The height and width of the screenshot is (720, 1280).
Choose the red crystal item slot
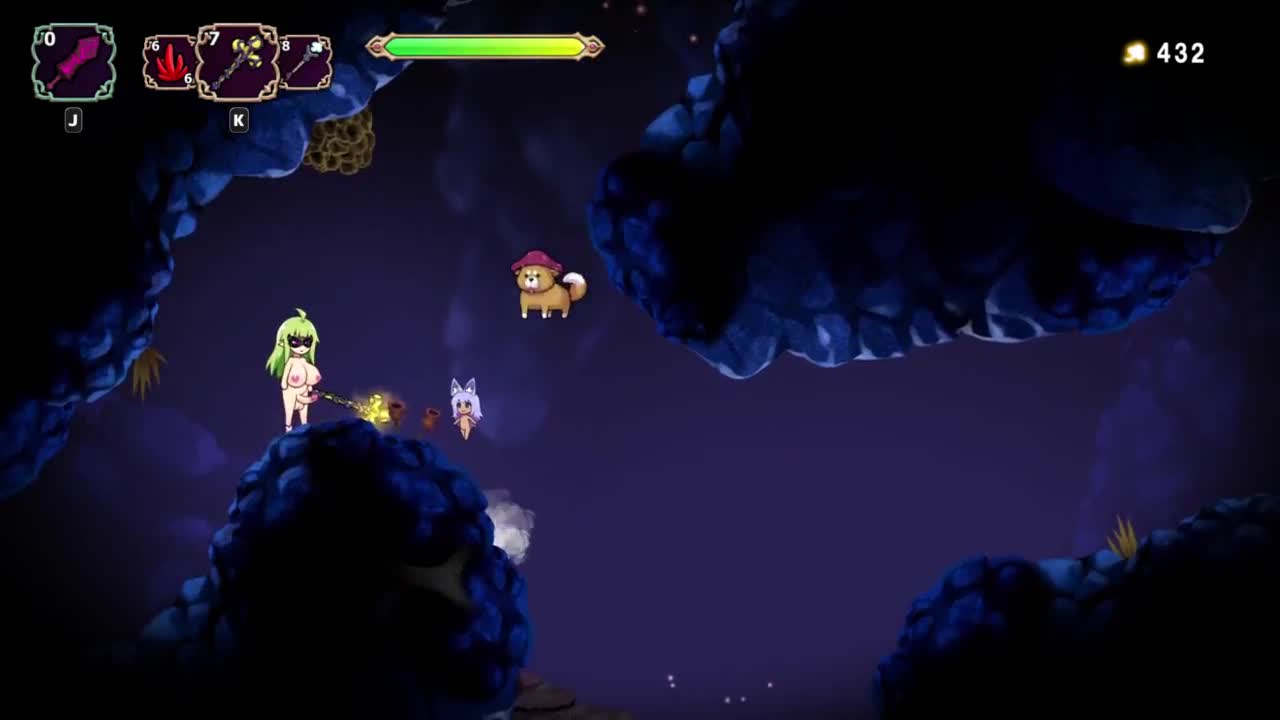click(x=169, y=63)
